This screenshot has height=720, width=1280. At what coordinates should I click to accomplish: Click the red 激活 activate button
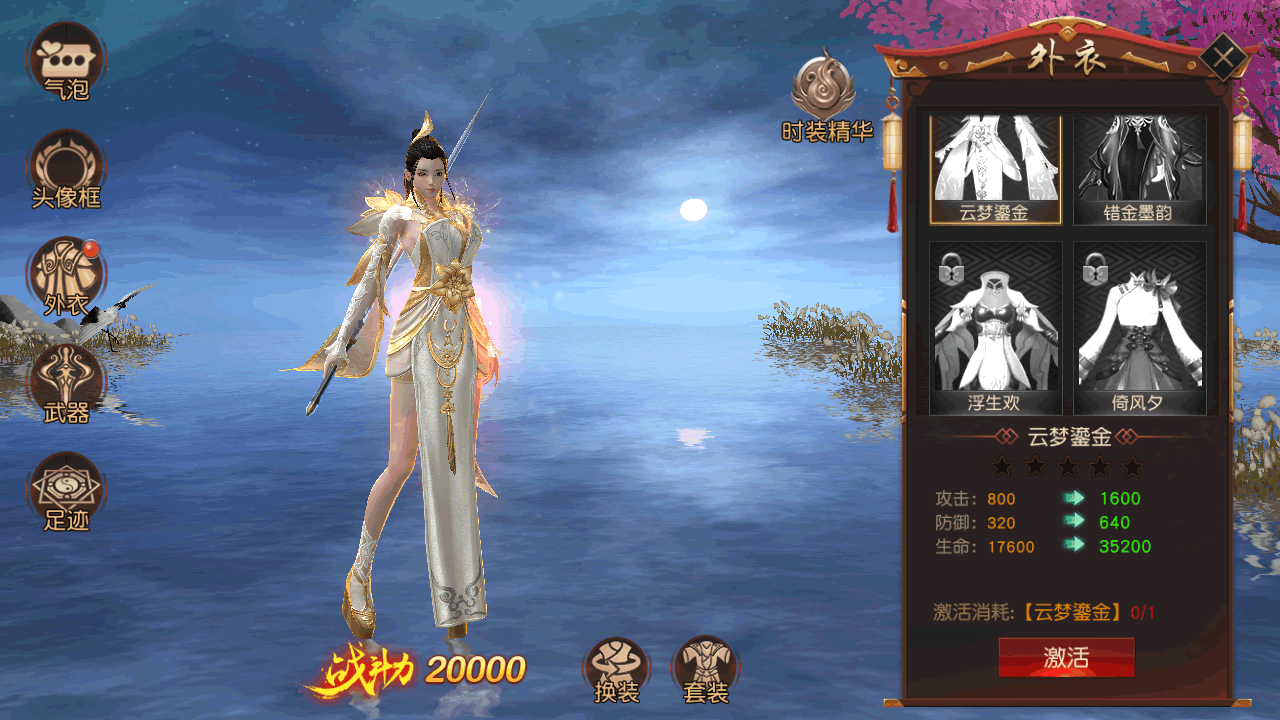[1066, 657]
